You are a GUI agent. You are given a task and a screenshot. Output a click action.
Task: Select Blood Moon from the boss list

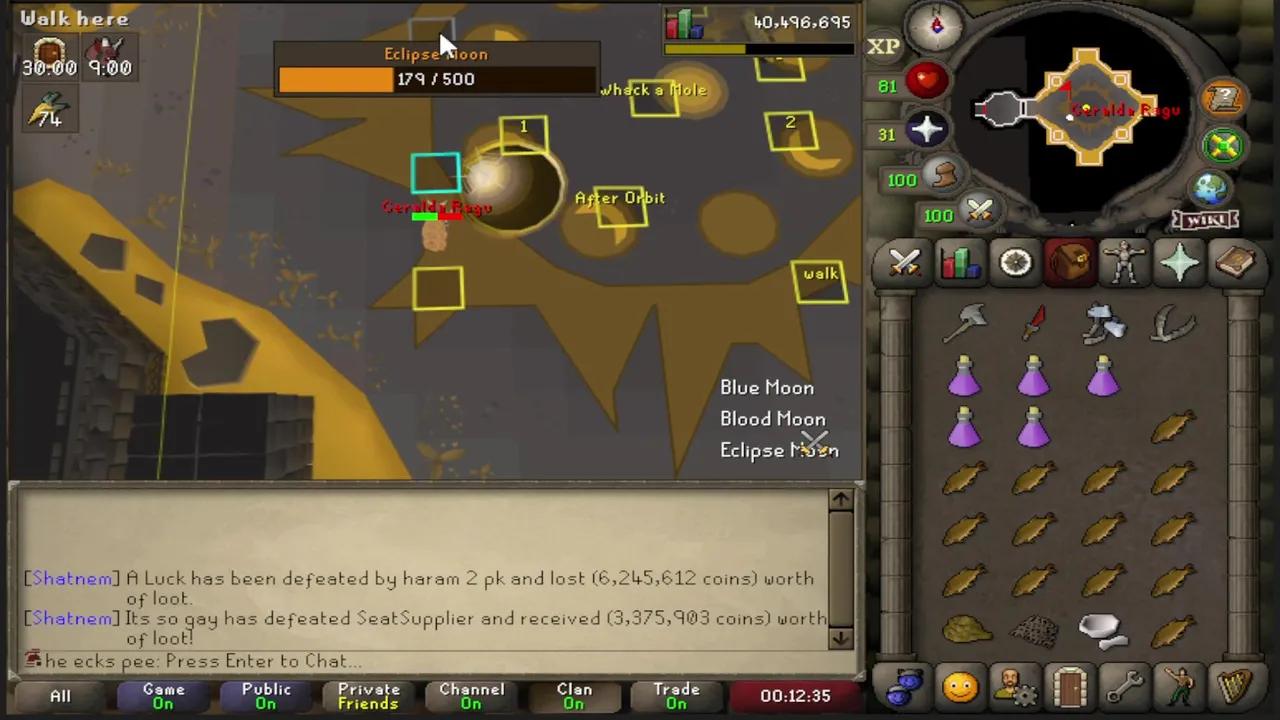click(x=772, y=419)
